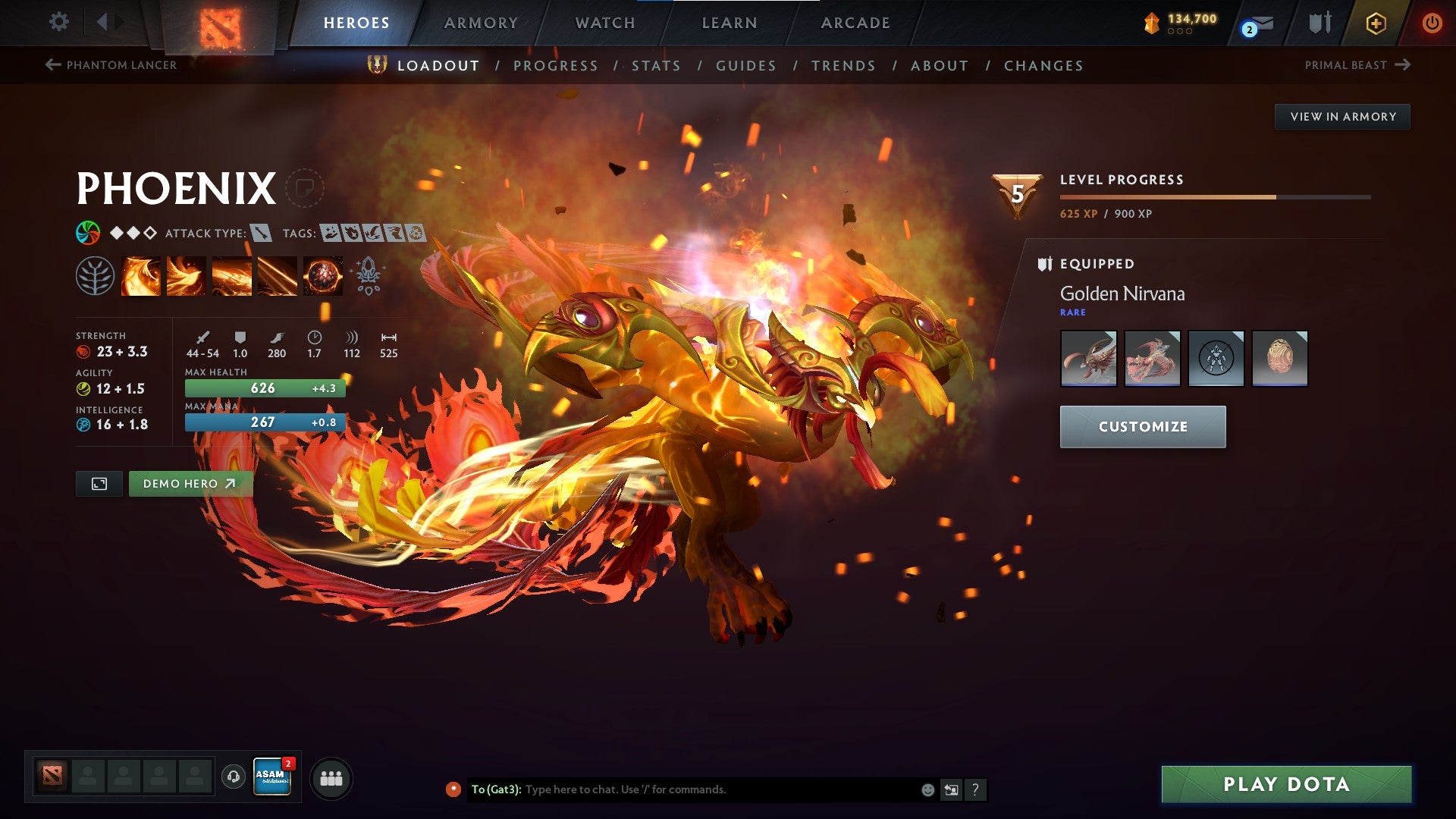Select the Supernova ultimate ability icon
Screen dimensions: 1456x819
322,275
